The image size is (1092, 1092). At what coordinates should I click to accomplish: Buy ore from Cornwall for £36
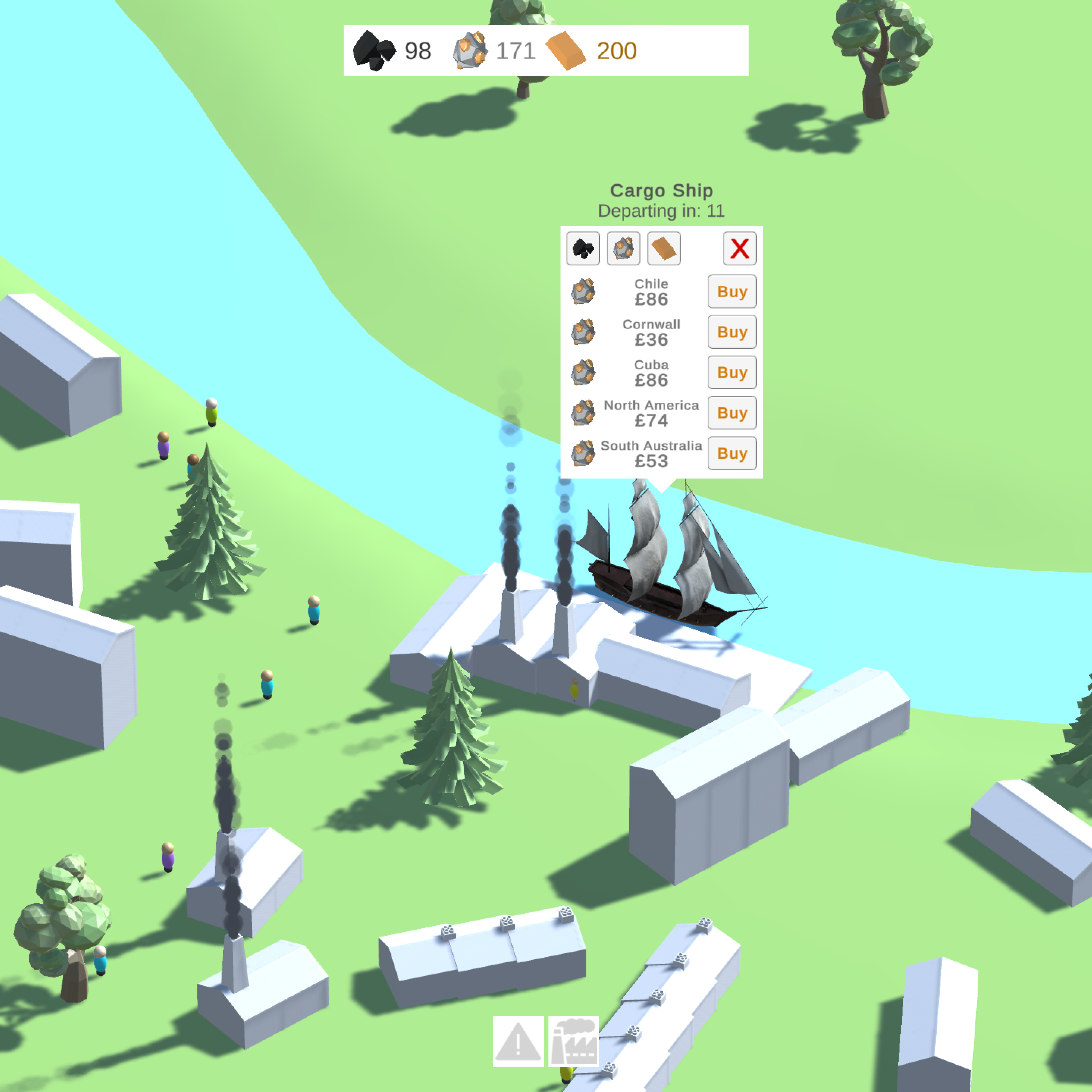731,332
